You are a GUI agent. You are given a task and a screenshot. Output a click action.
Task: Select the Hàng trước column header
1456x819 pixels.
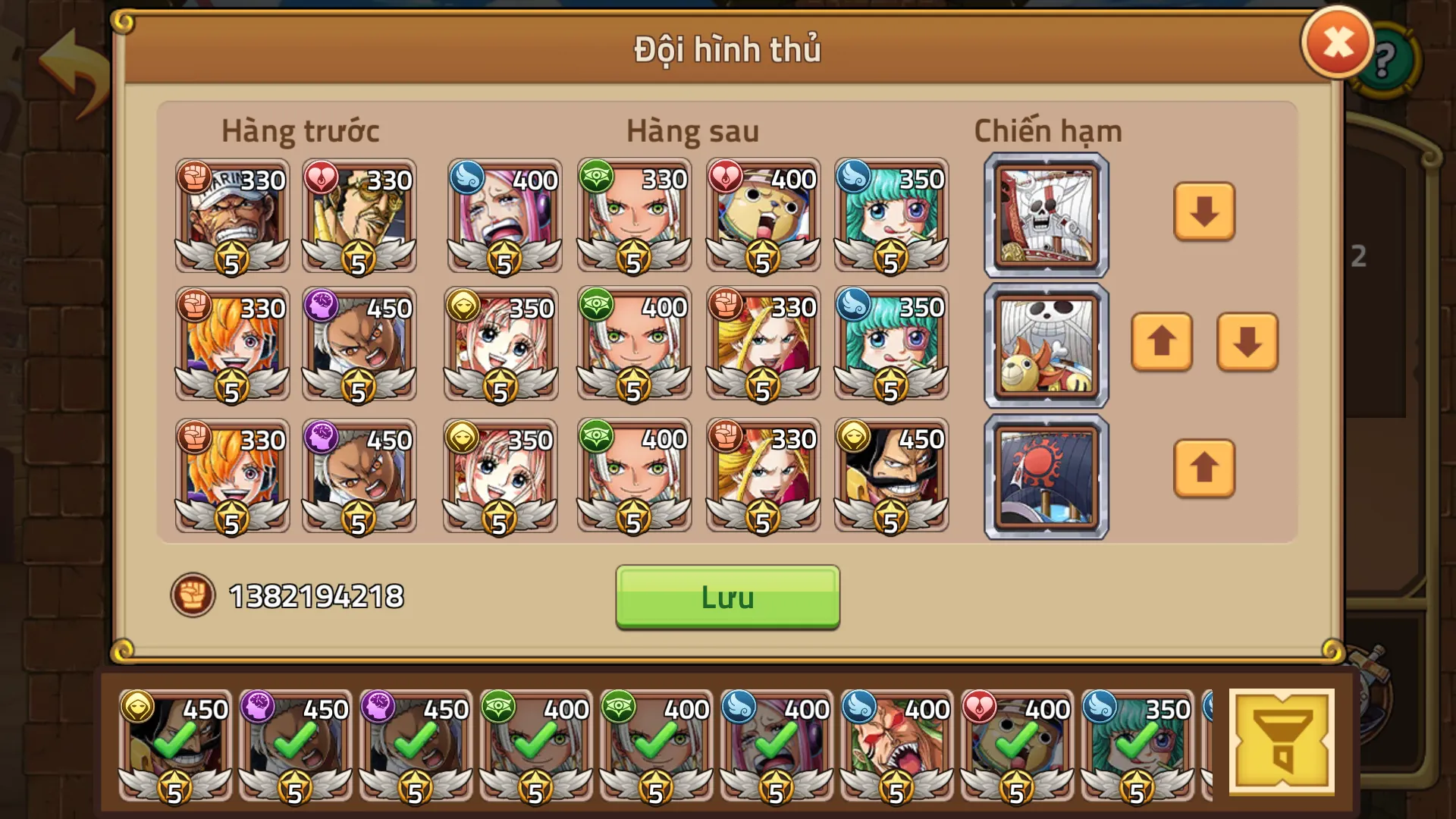[x=300, y=130]
